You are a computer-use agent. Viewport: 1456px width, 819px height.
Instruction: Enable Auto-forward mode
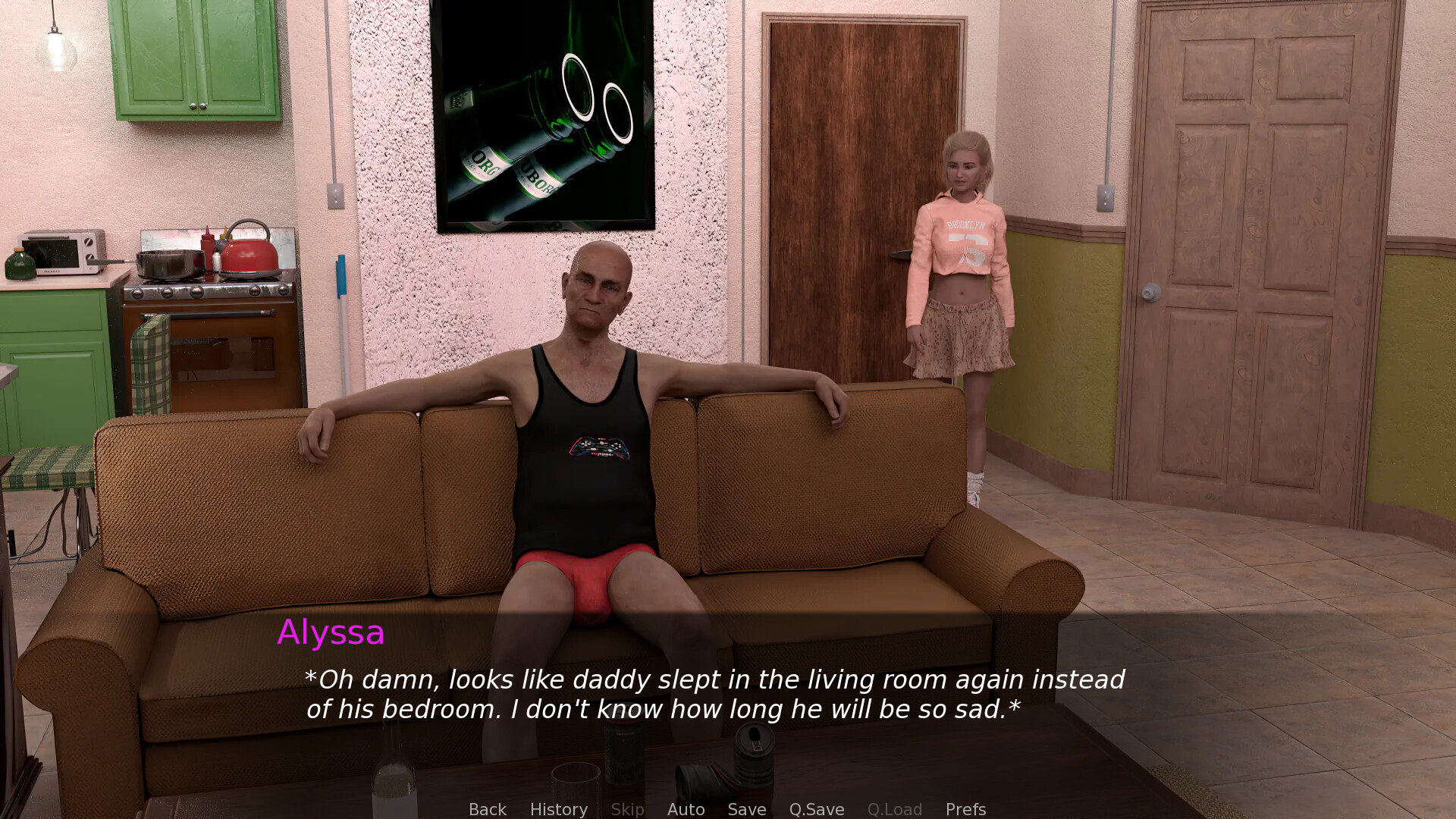[x=685, y=808]
